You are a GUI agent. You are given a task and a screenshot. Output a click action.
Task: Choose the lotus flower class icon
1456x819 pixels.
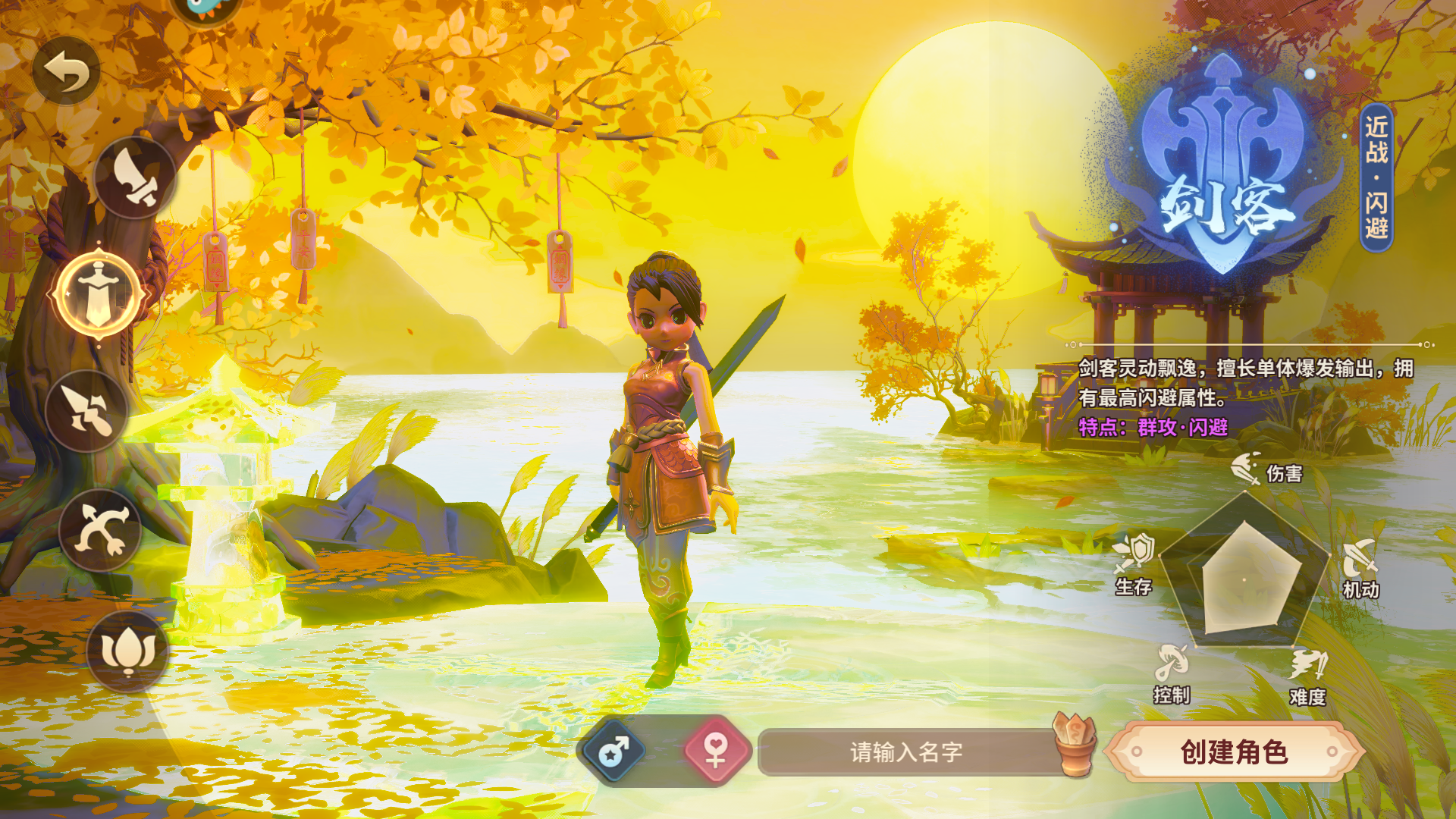point(127,651)
